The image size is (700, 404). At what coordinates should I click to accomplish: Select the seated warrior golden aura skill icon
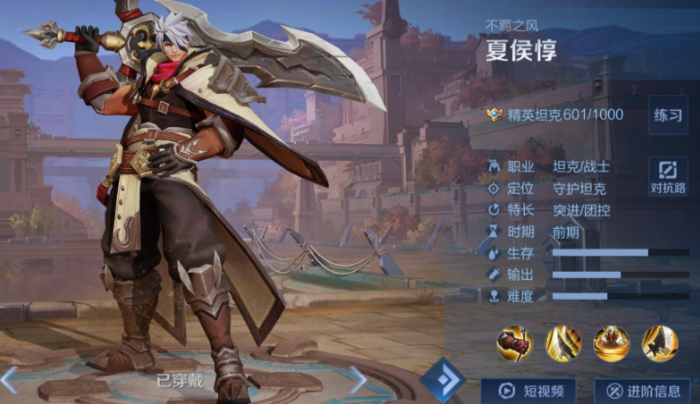(611, 343)
